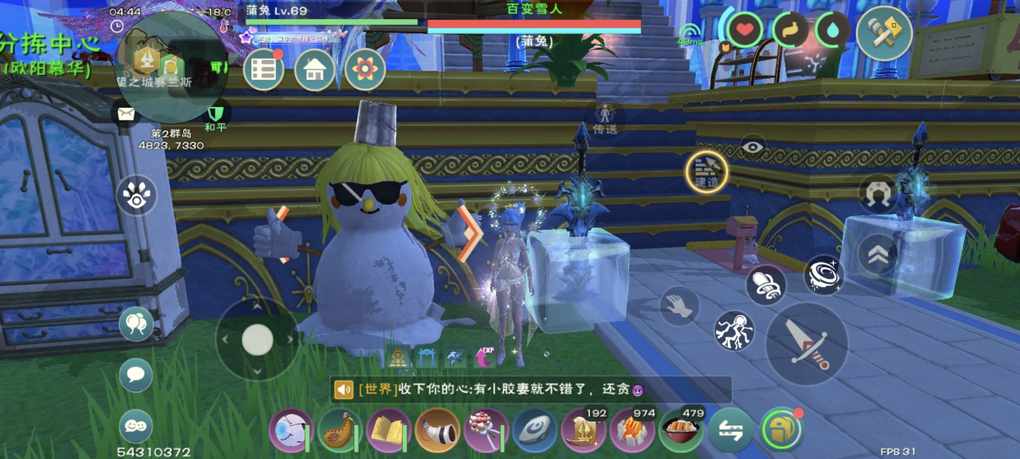Tap the paw print pet button
1020x459 pixels.
pyautogui.click(x=136, y=195)
